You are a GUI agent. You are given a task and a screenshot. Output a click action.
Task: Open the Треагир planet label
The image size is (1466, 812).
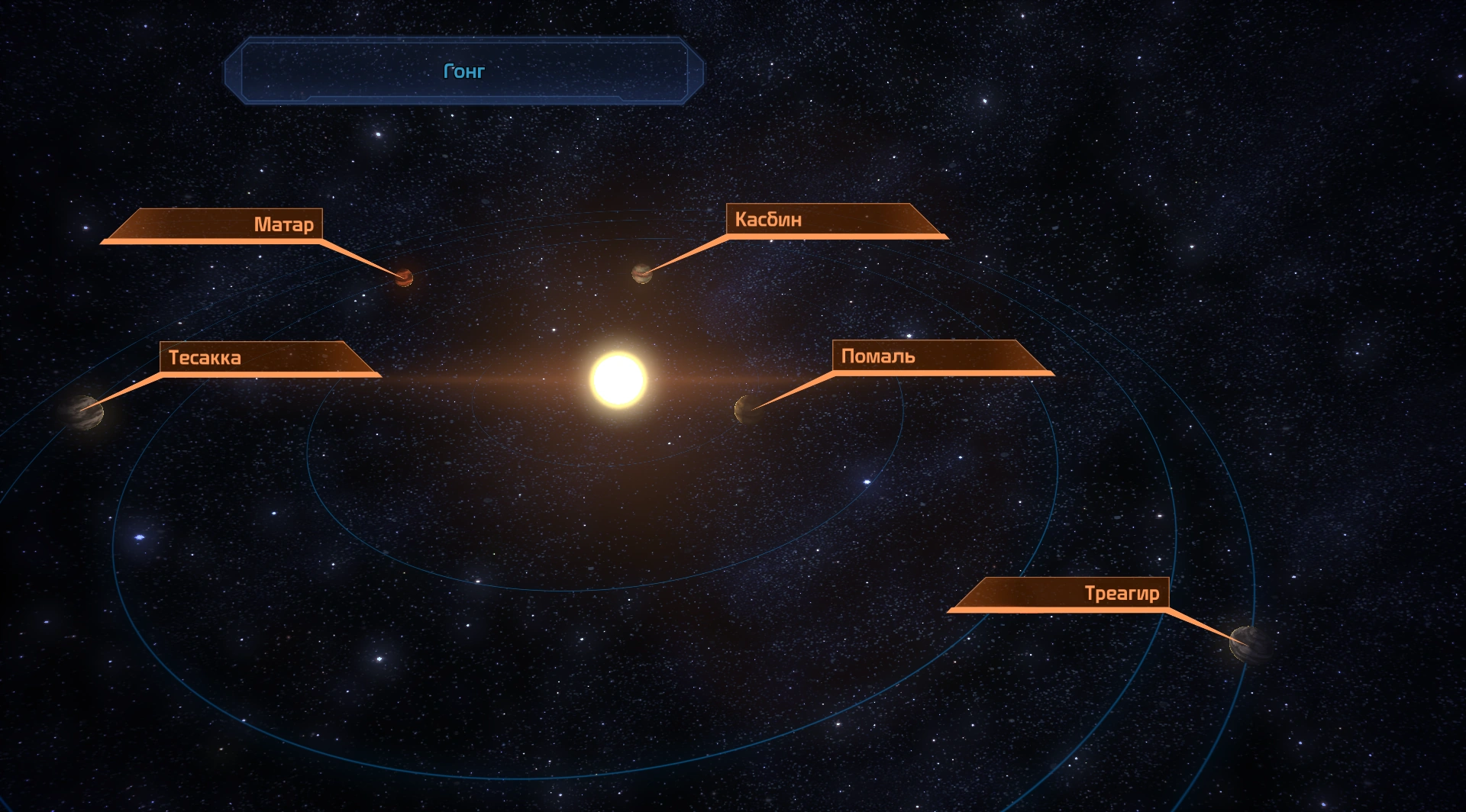click(x=1121, y=593)
